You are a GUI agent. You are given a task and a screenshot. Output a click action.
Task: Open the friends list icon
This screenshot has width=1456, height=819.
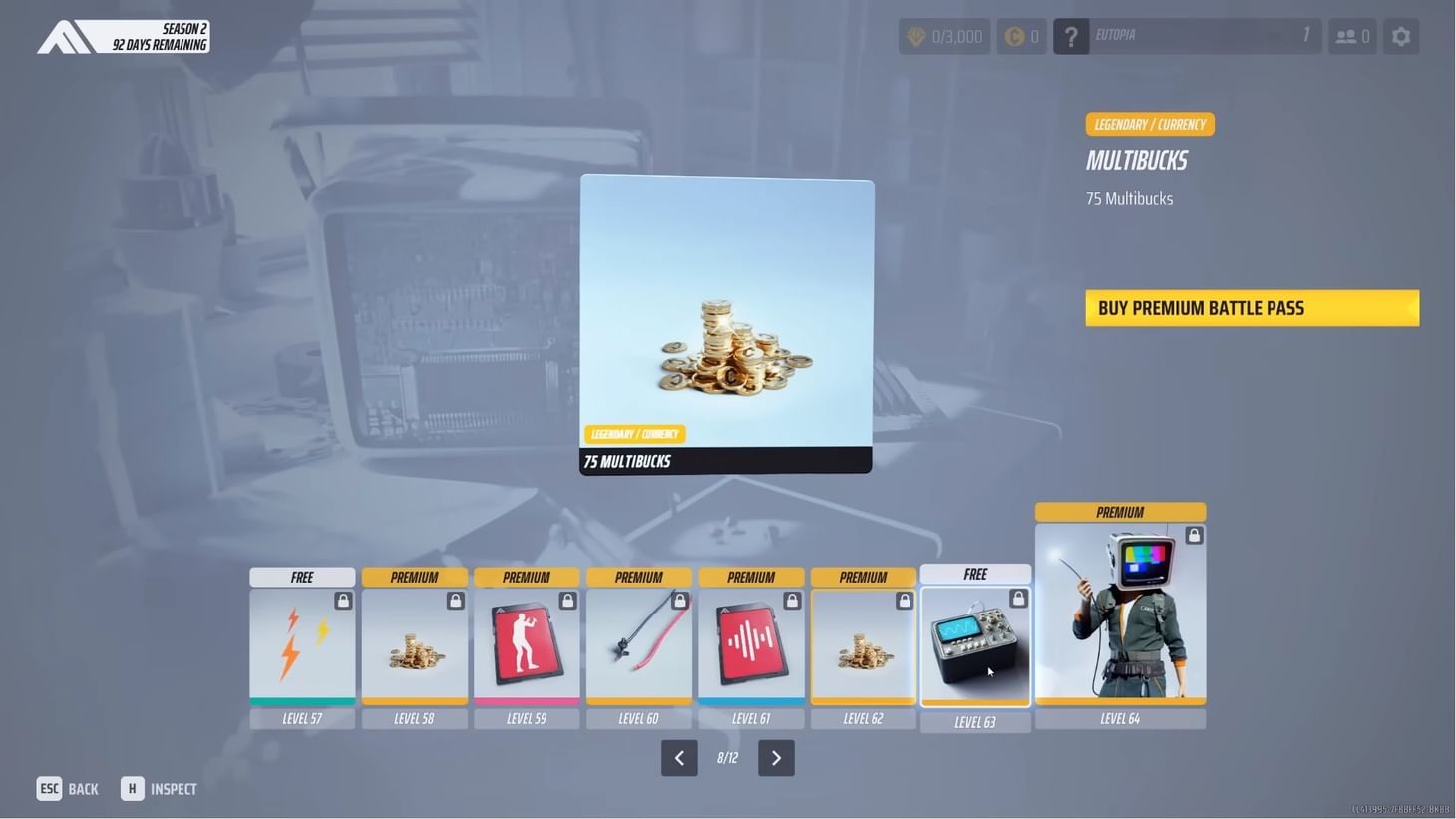[x=1351, y=36]
